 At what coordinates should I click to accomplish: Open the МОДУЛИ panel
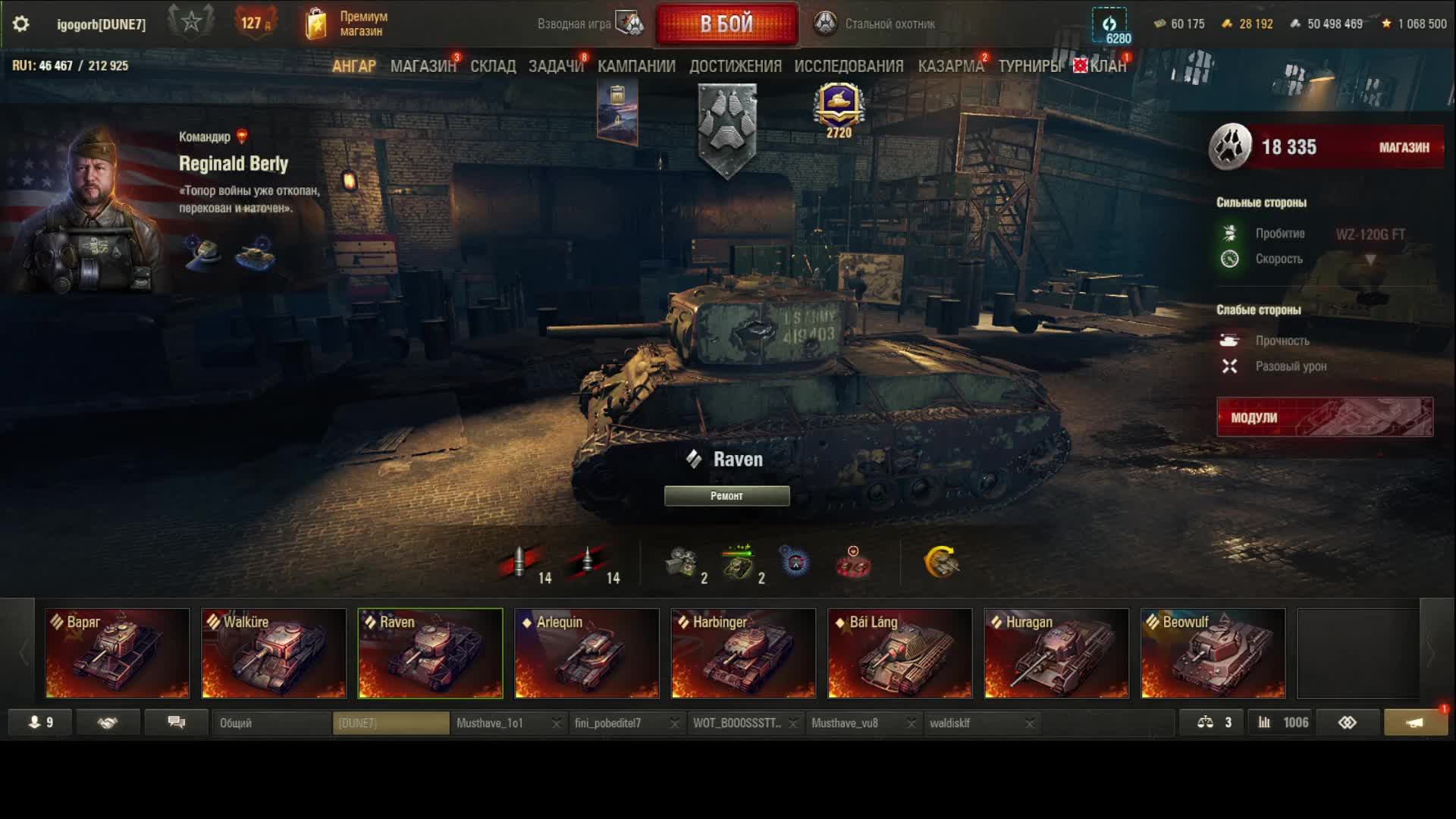(1324, 417)
